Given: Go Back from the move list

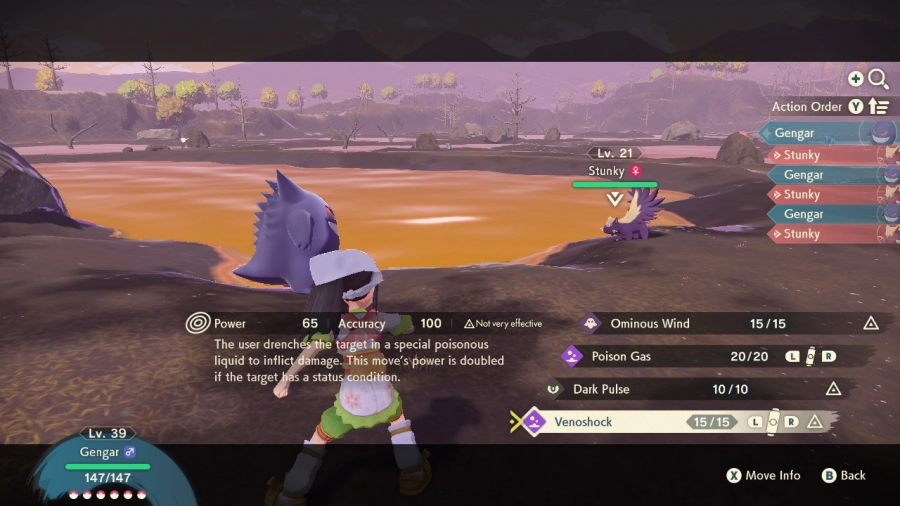Looking at the screenshot, I should 844,476.
